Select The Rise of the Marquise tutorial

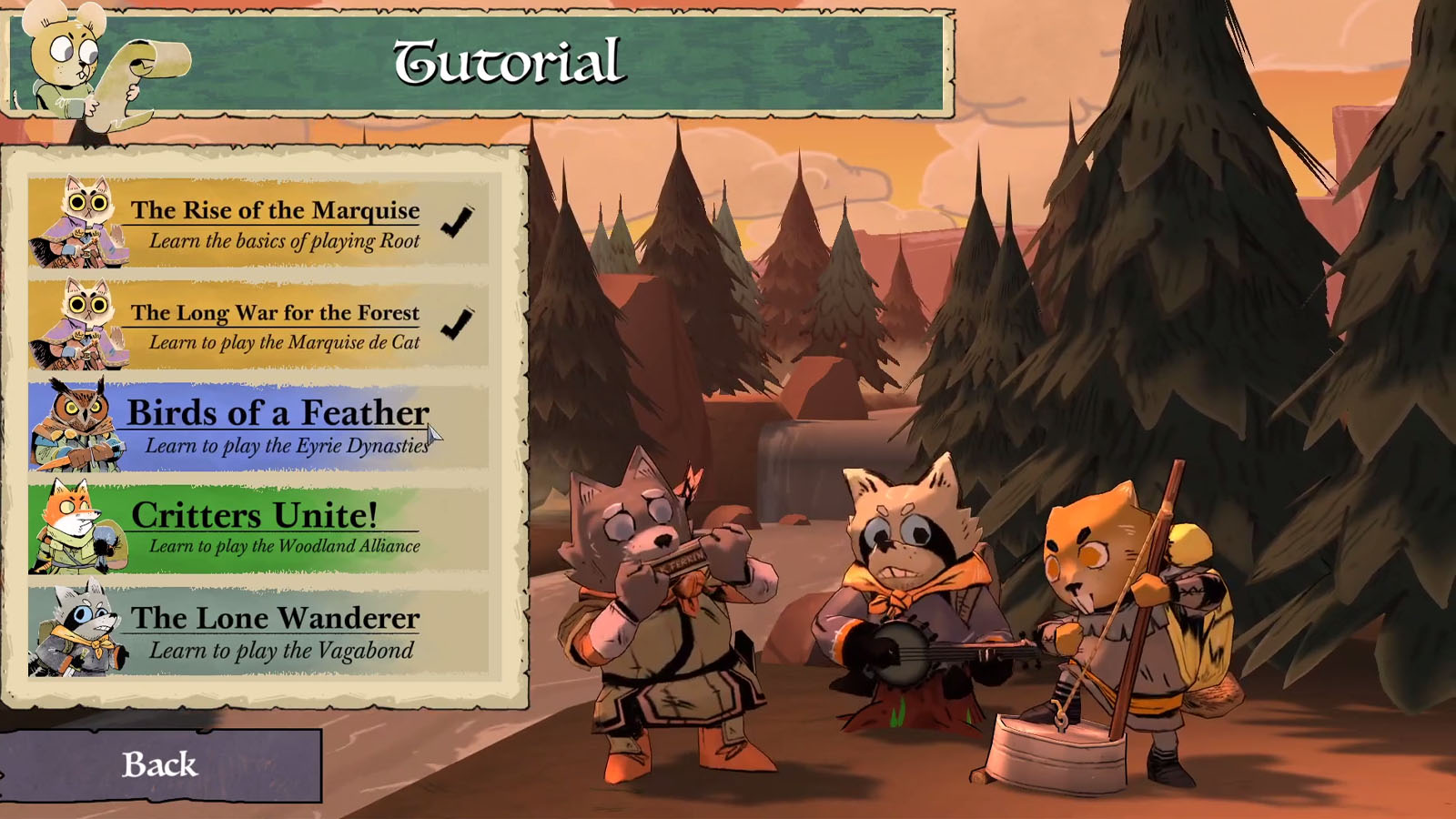click(259, 223)
